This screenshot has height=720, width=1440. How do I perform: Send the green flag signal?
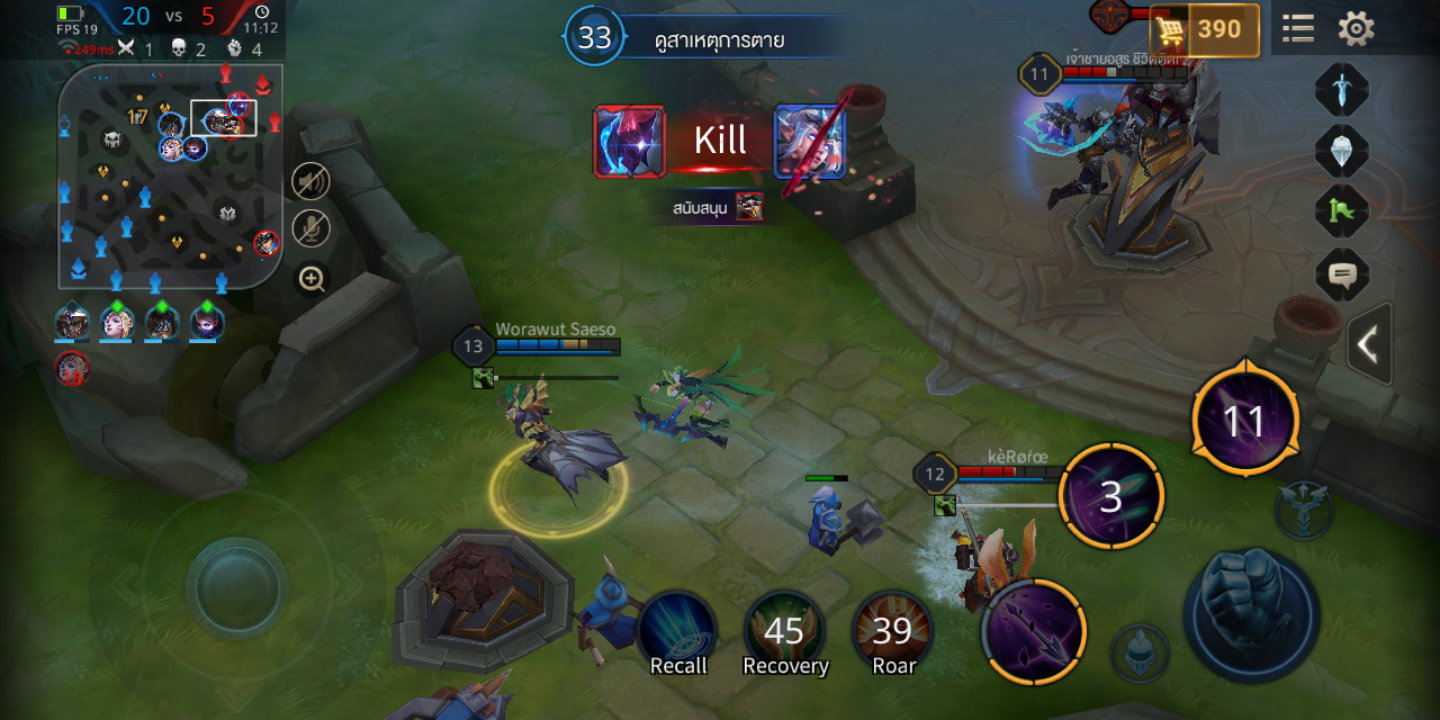(x=1341, y=211)
